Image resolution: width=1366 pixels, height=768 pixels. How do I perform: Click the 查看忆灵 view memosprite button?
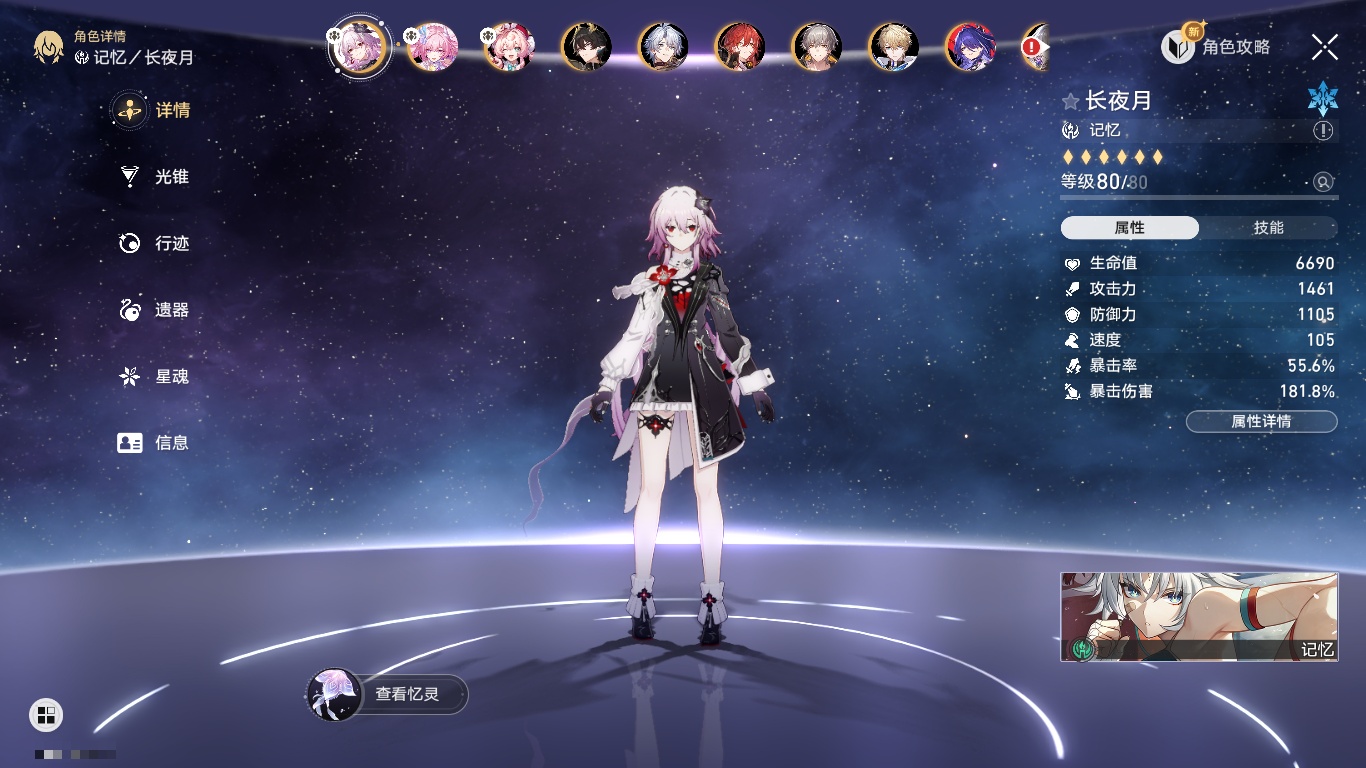click(x=388, y=694)
